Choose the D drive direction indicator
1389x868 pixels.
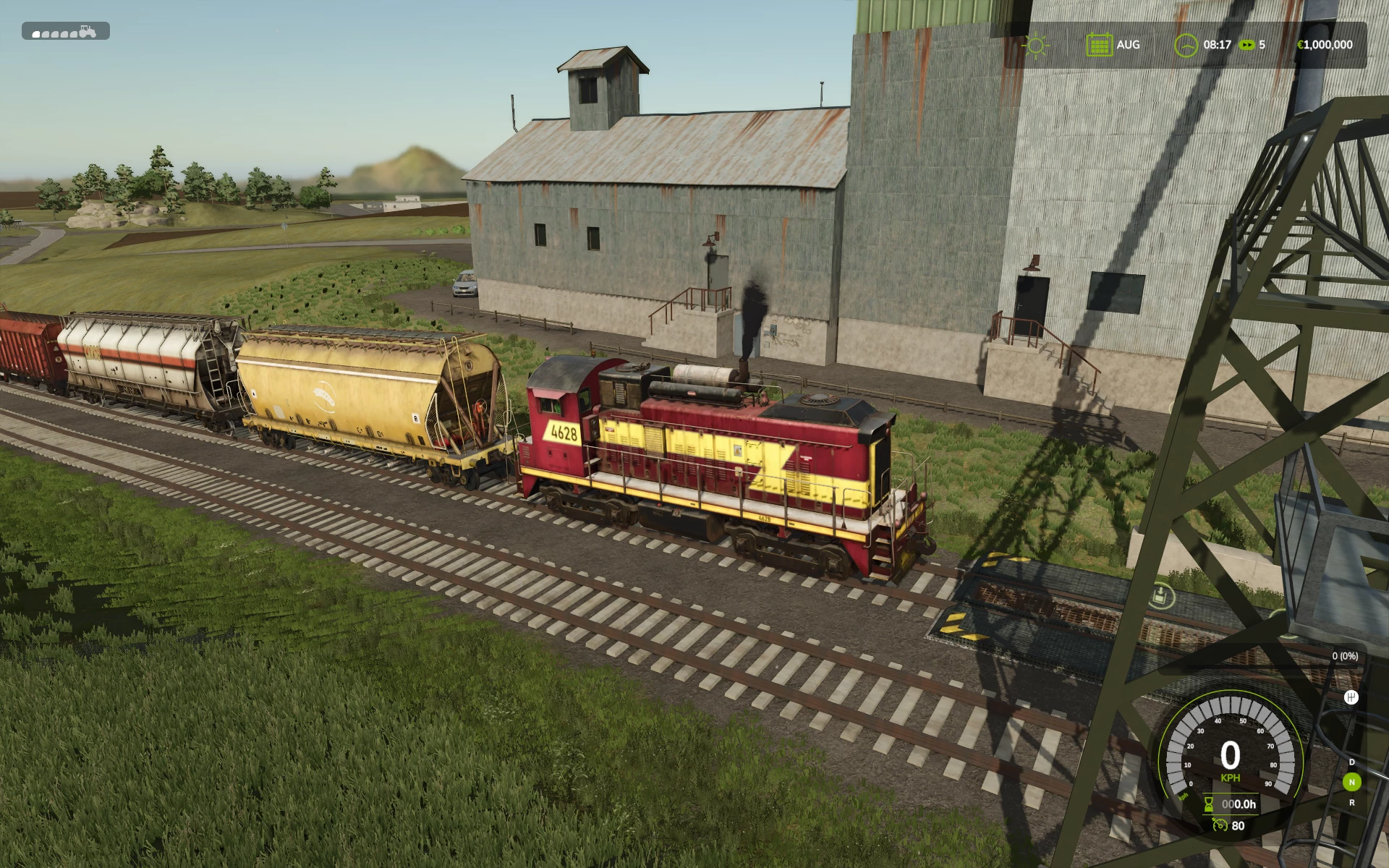[x=1351, y=762]
